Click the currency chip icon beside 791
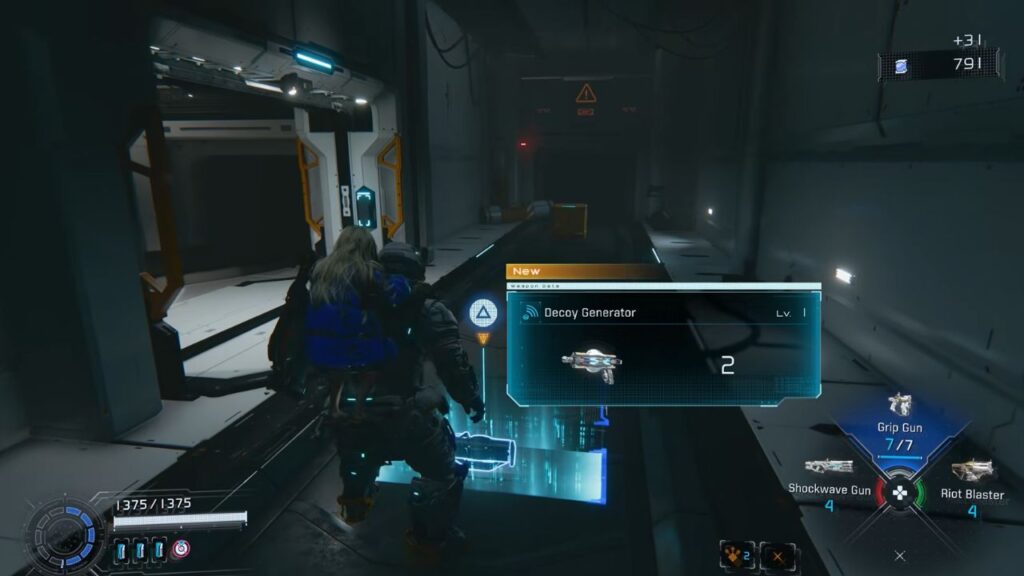The height and width of the screenshot is (576, 1024). pos(897,65)
